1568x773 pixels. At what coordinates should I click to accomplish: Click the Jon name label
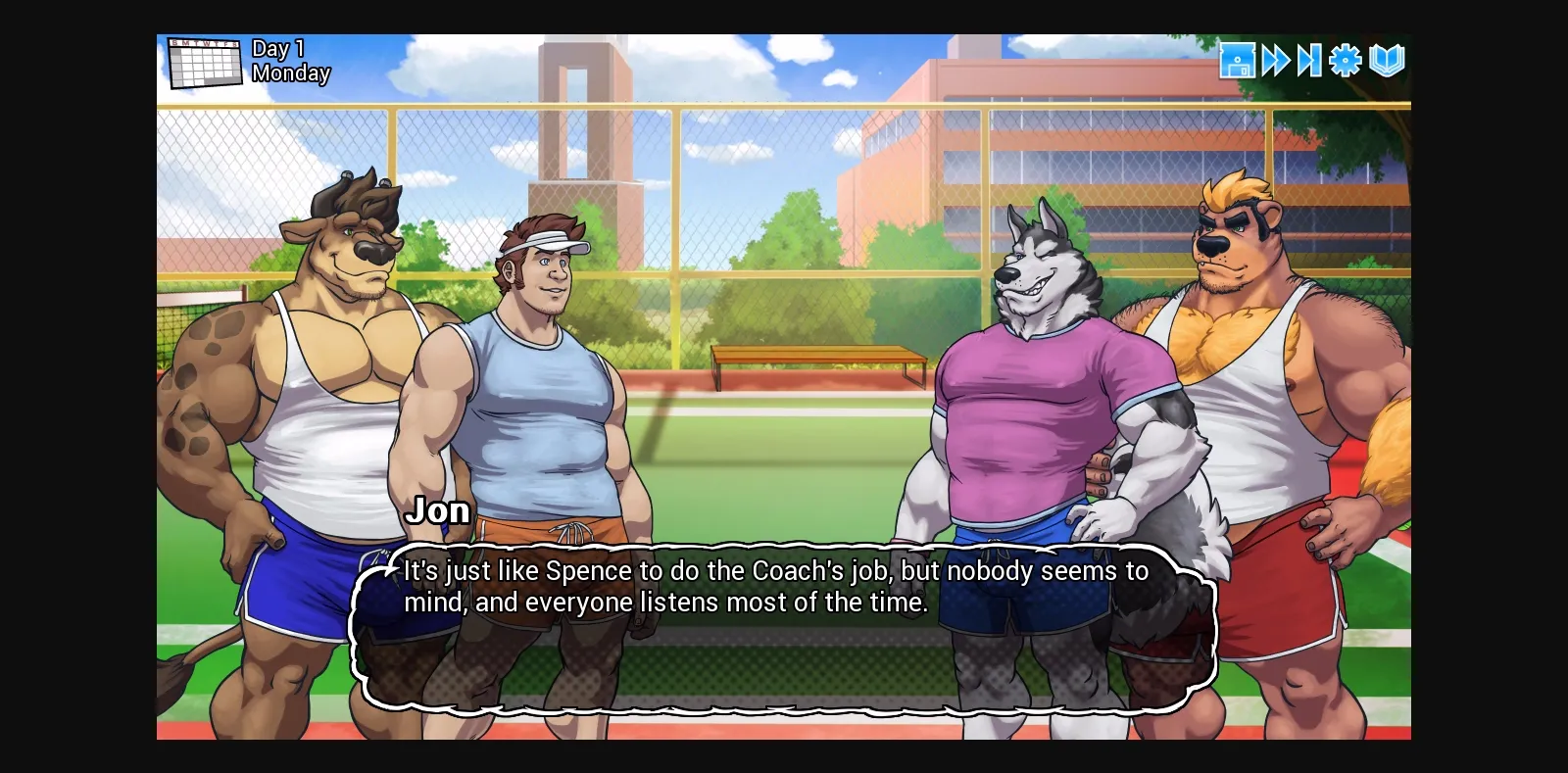click(439, 510)
